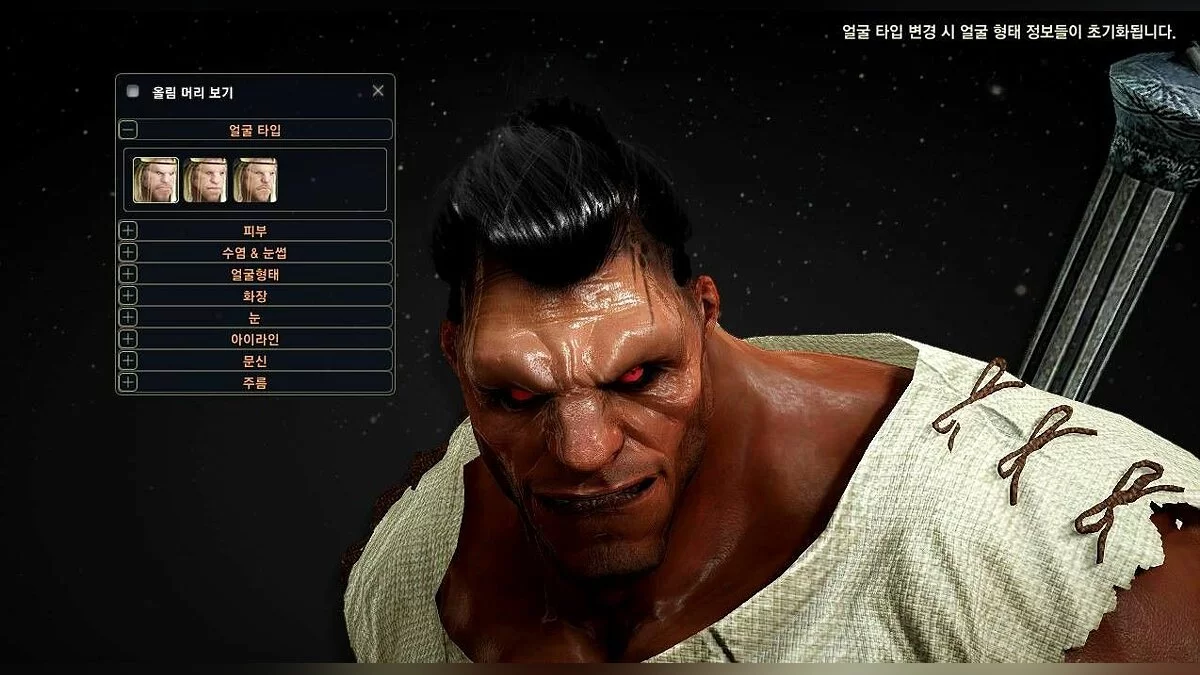Toggle the 올림 머리 보기 checkbox
Screen dimensions: 1200x675
point(133,91)
